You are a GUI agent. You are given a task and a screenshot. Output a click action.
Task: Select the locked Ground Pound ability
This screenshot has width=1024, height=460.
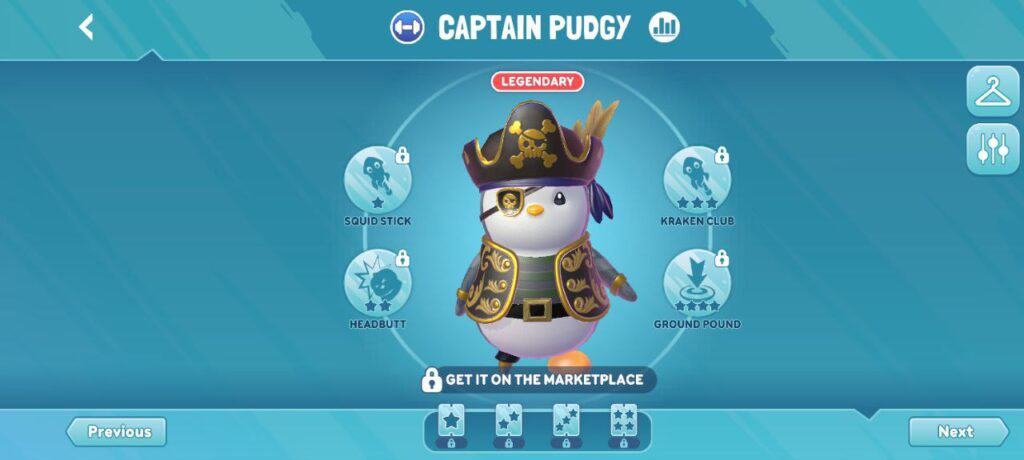click(x=697, y=284)
